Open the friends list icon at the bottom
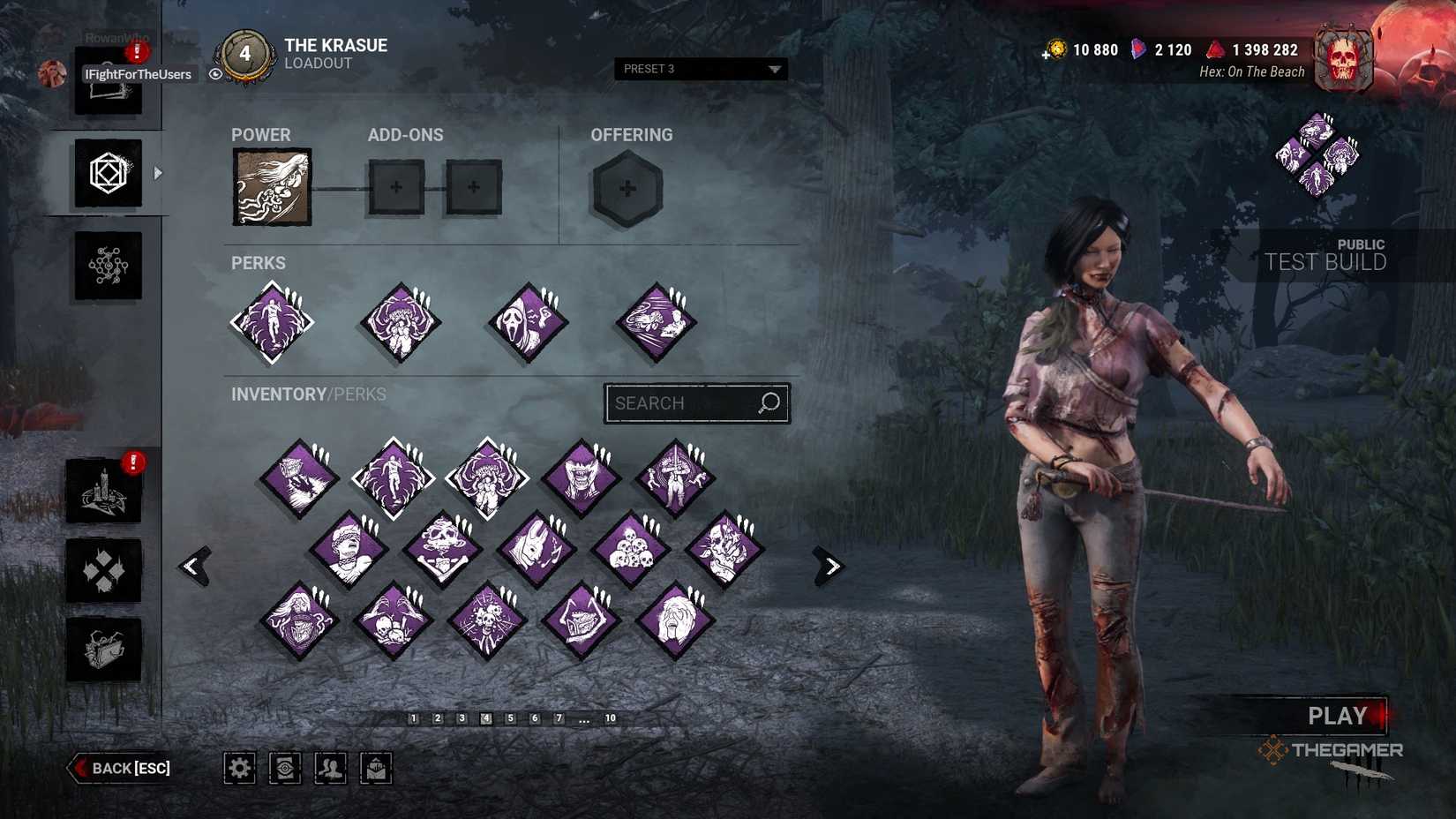Viewport: 1456px width, 819px height. coord(330,768)
